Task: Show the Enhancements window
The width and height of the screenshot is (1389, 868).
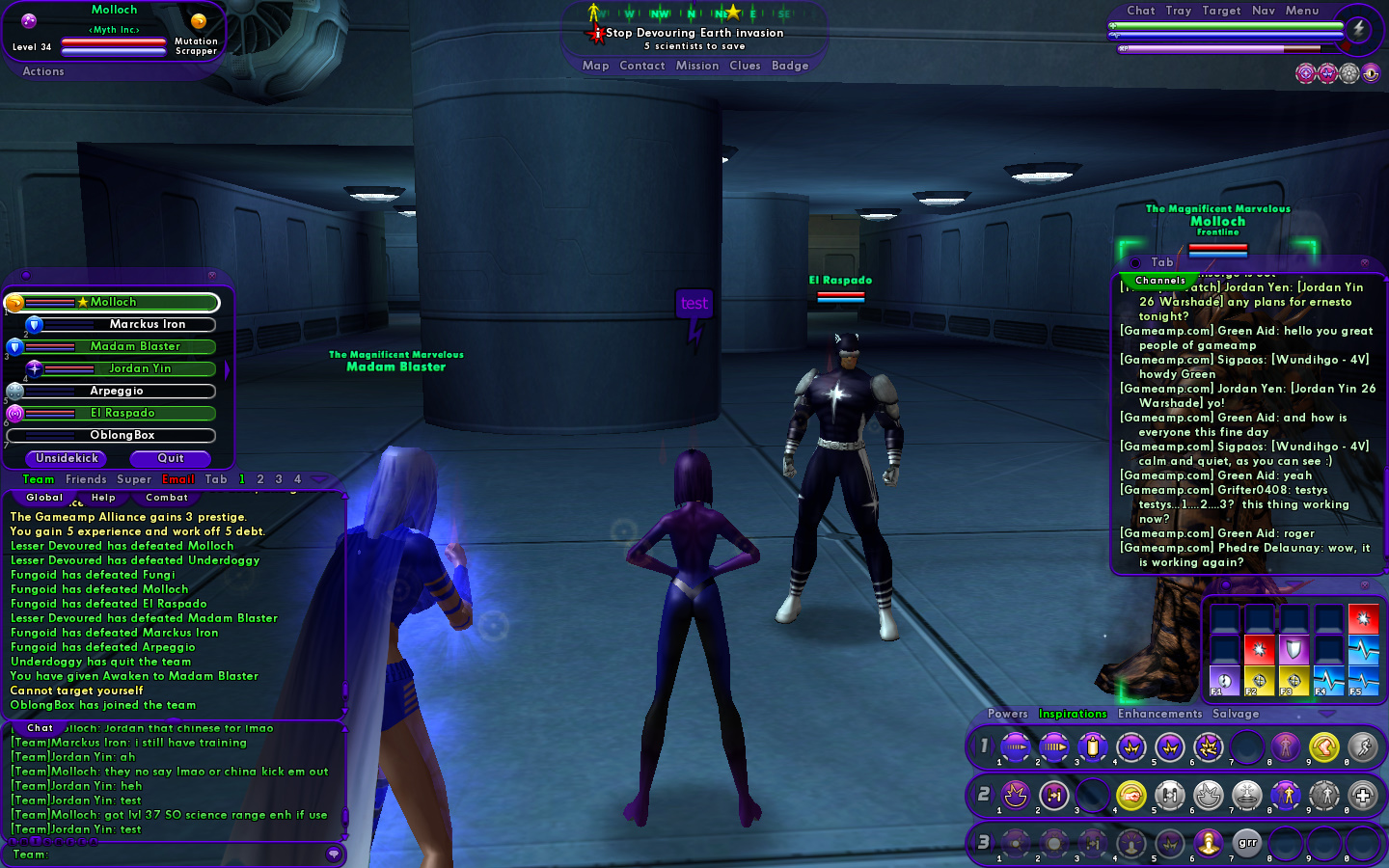Action: 1159,714
